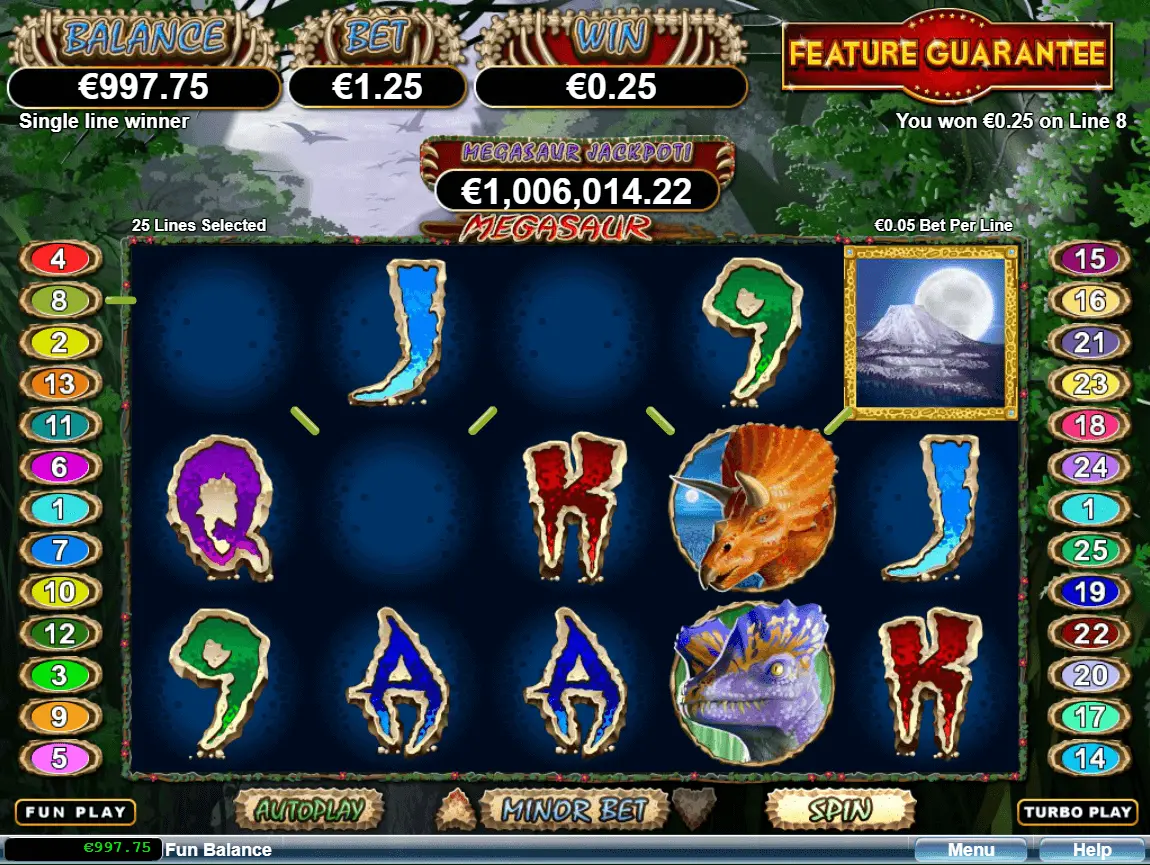Select payline number 14
1150x865 pixels.
pyautogui.click(x=1089, y=757)
